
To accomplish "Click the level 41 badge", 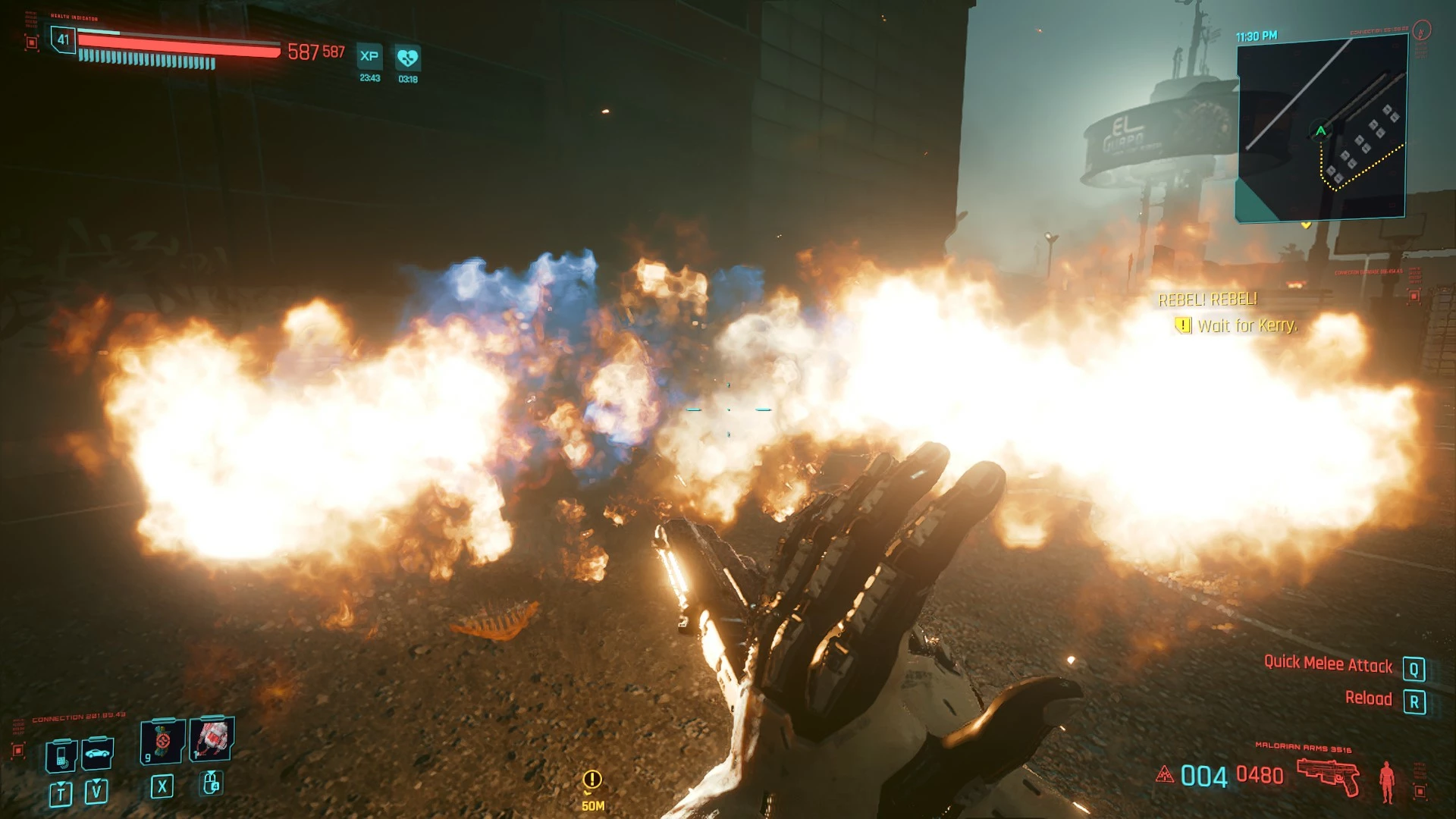I will 63,39.
